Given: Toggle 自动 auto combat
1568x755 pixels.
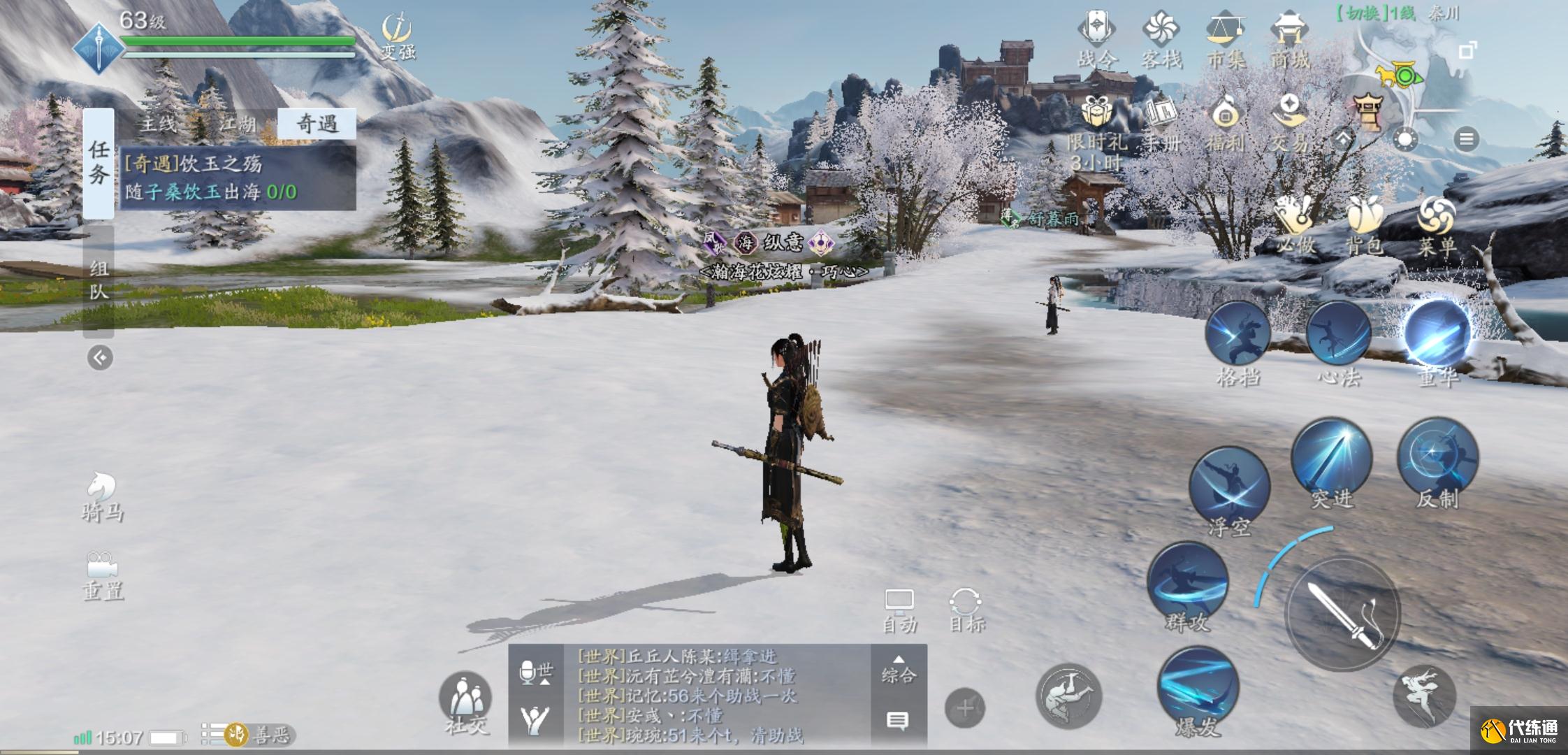Looking at the screenshot, I should click(899, 610).
